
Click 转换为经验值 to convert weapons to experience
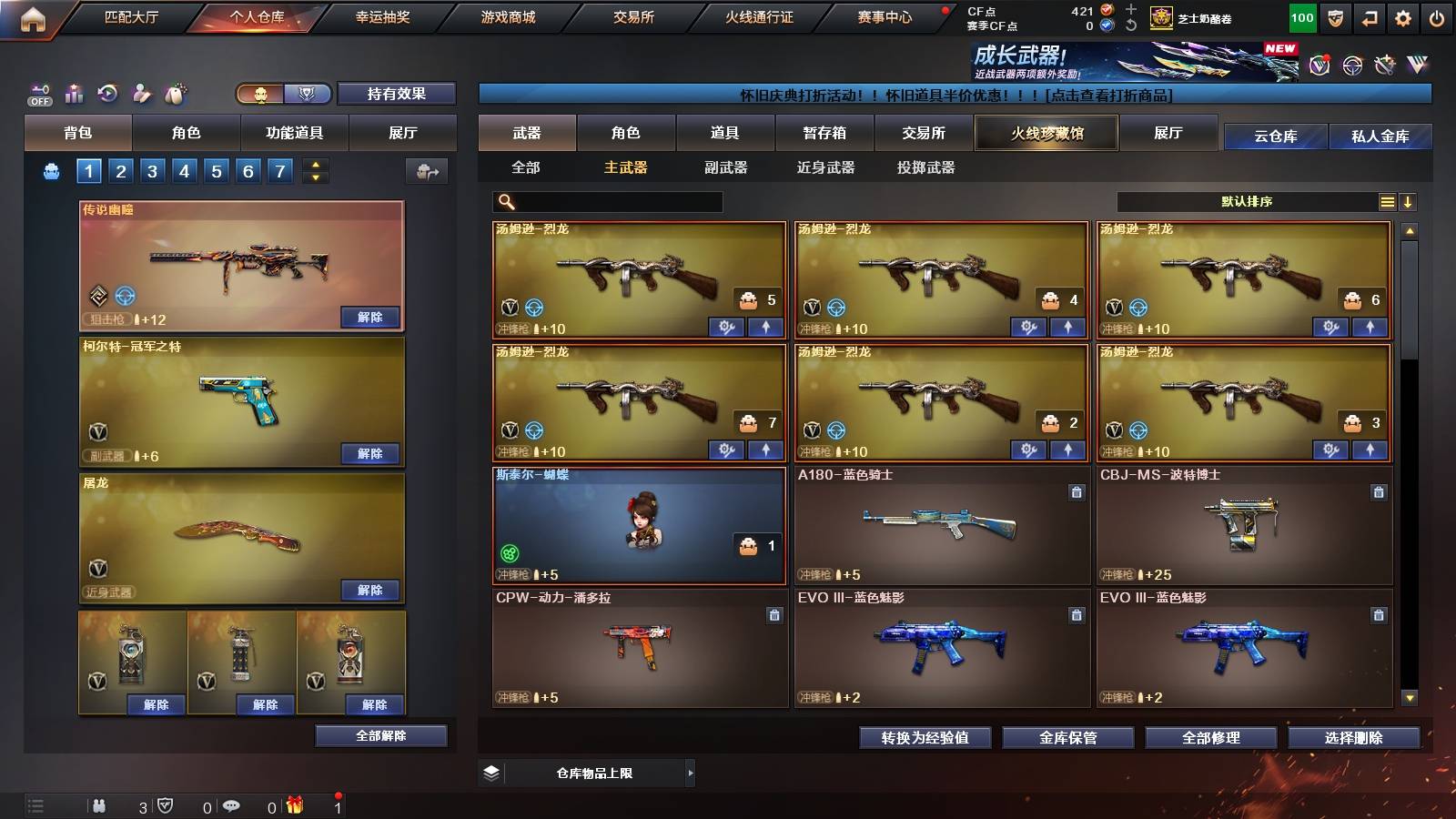point(925,739)
